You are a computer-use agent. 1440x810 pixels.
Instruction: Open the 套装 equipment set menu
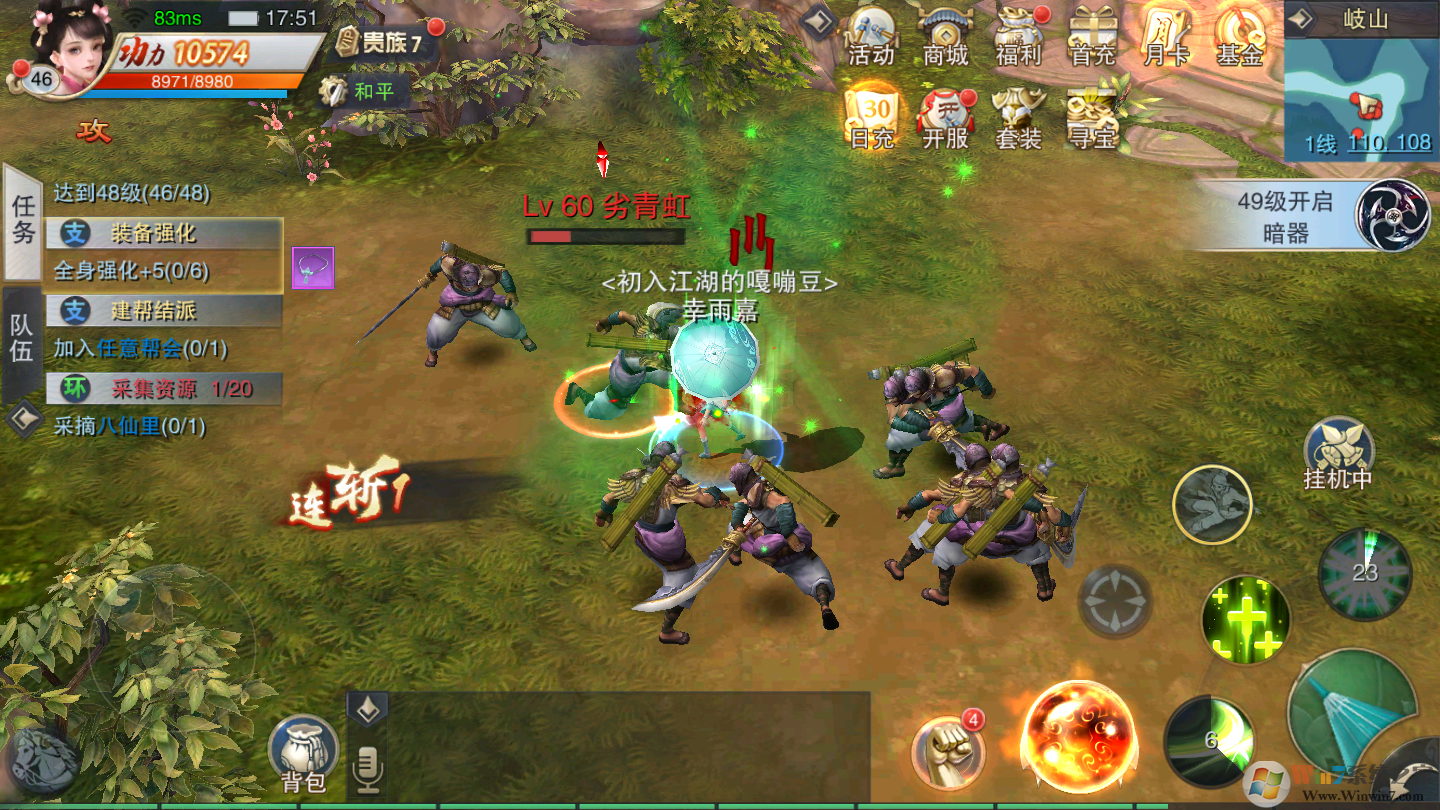(x=1019, y=119)
